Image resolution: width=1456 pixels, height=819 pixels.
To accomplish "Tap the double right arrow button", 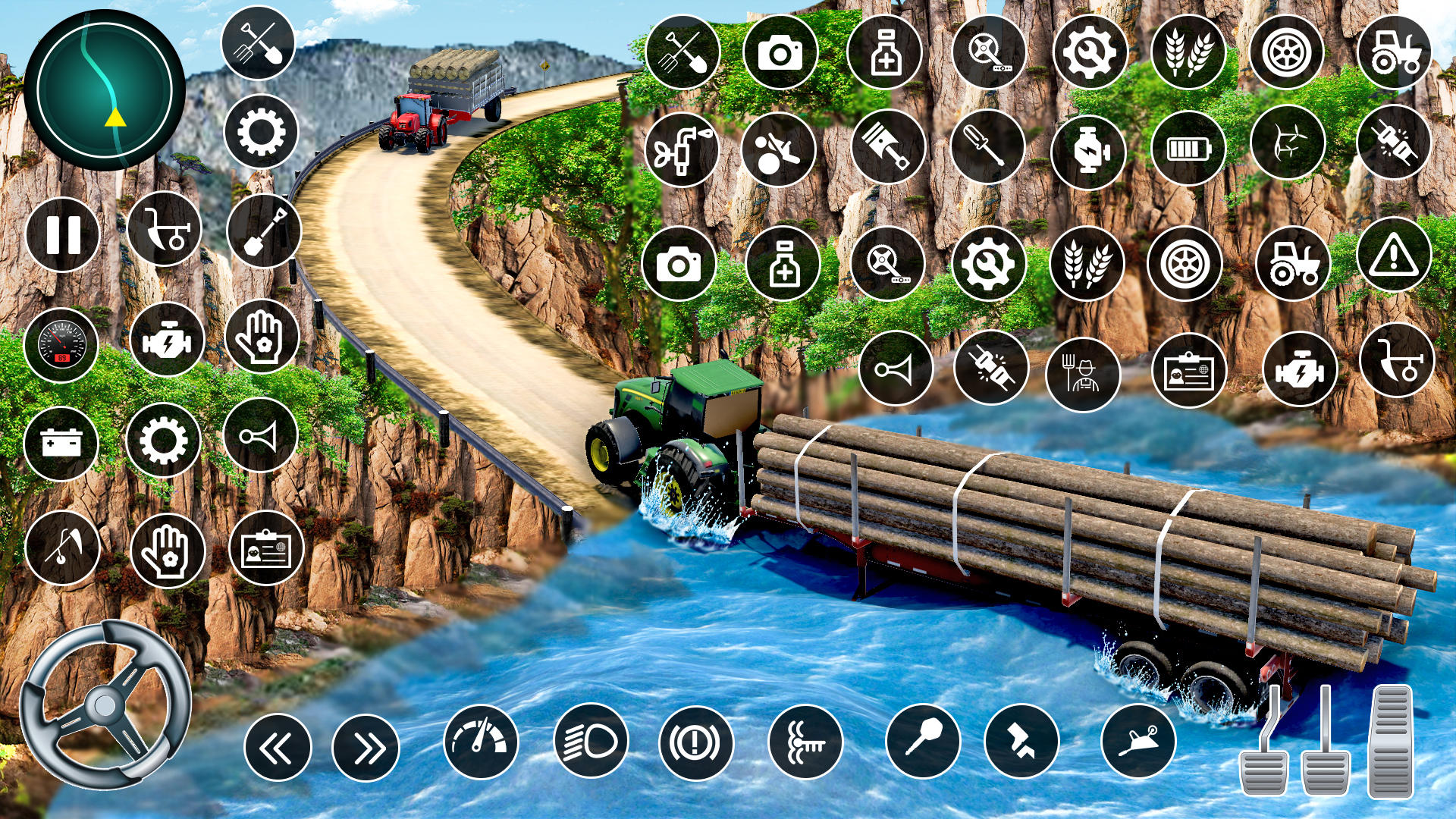I will [x=366, y=748].
